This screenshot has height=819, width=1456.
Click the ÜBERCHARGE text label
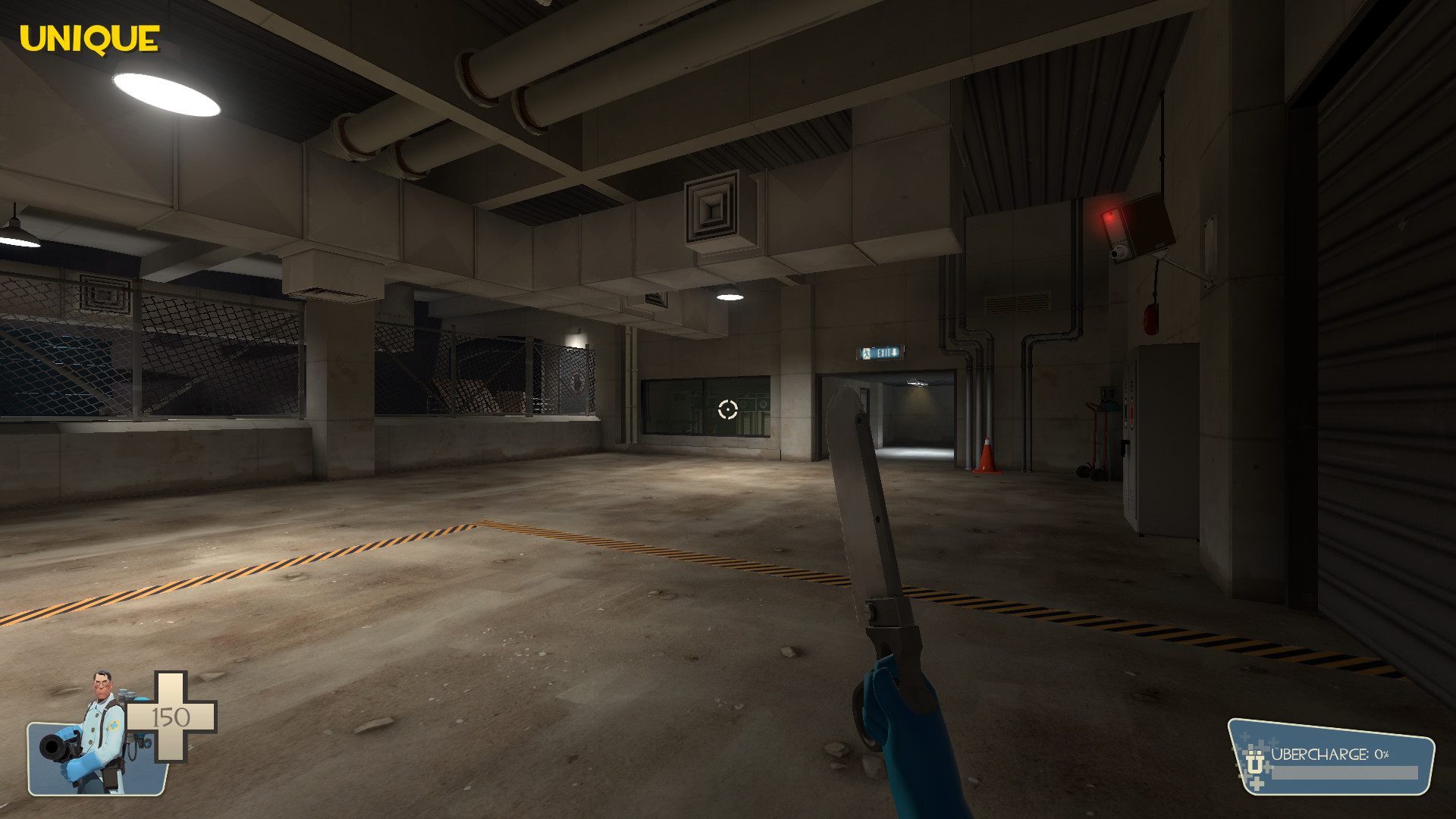tap(1321, 754)
